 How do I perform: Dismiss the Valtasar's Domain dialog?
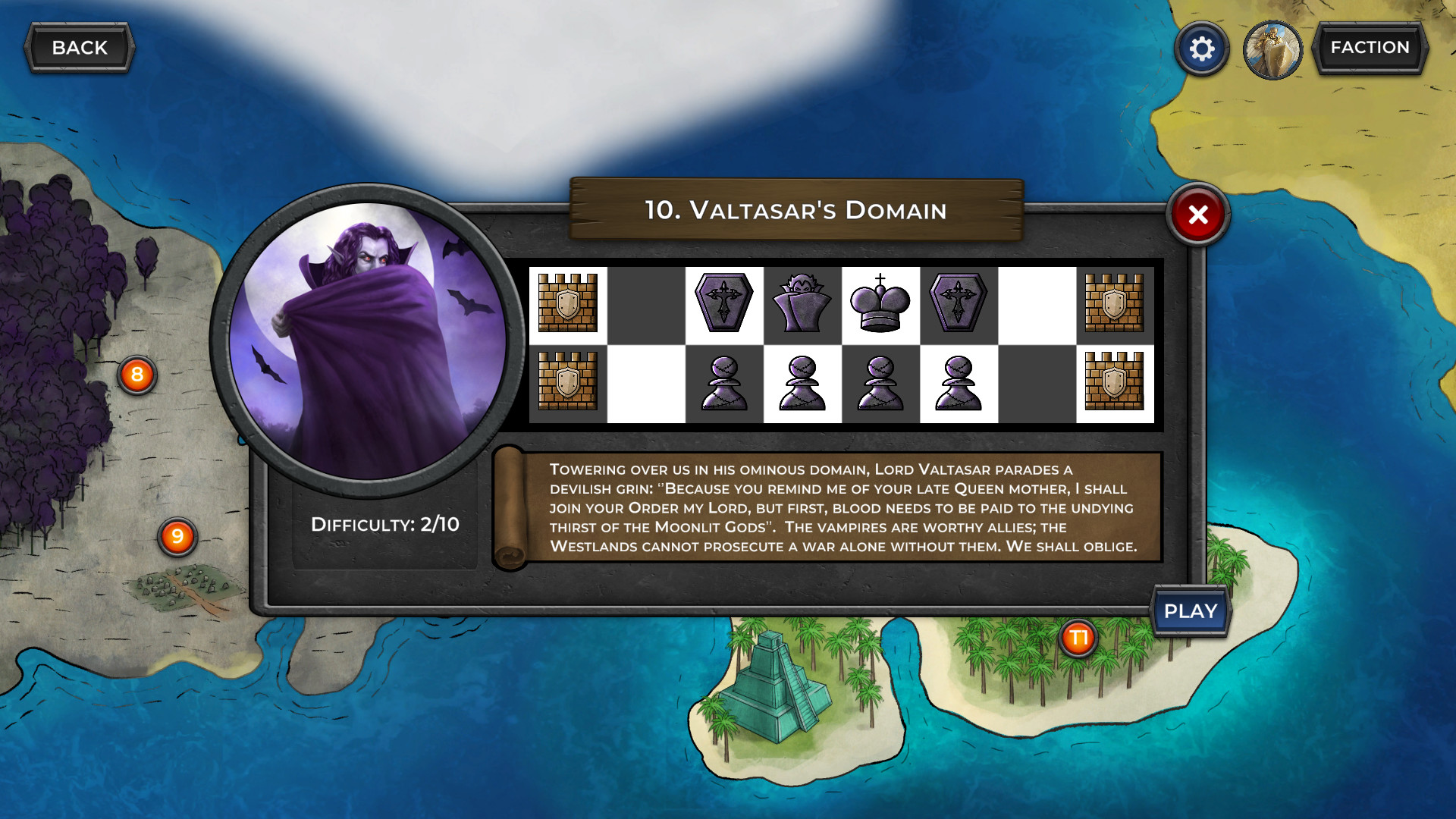coord(1197,215)
